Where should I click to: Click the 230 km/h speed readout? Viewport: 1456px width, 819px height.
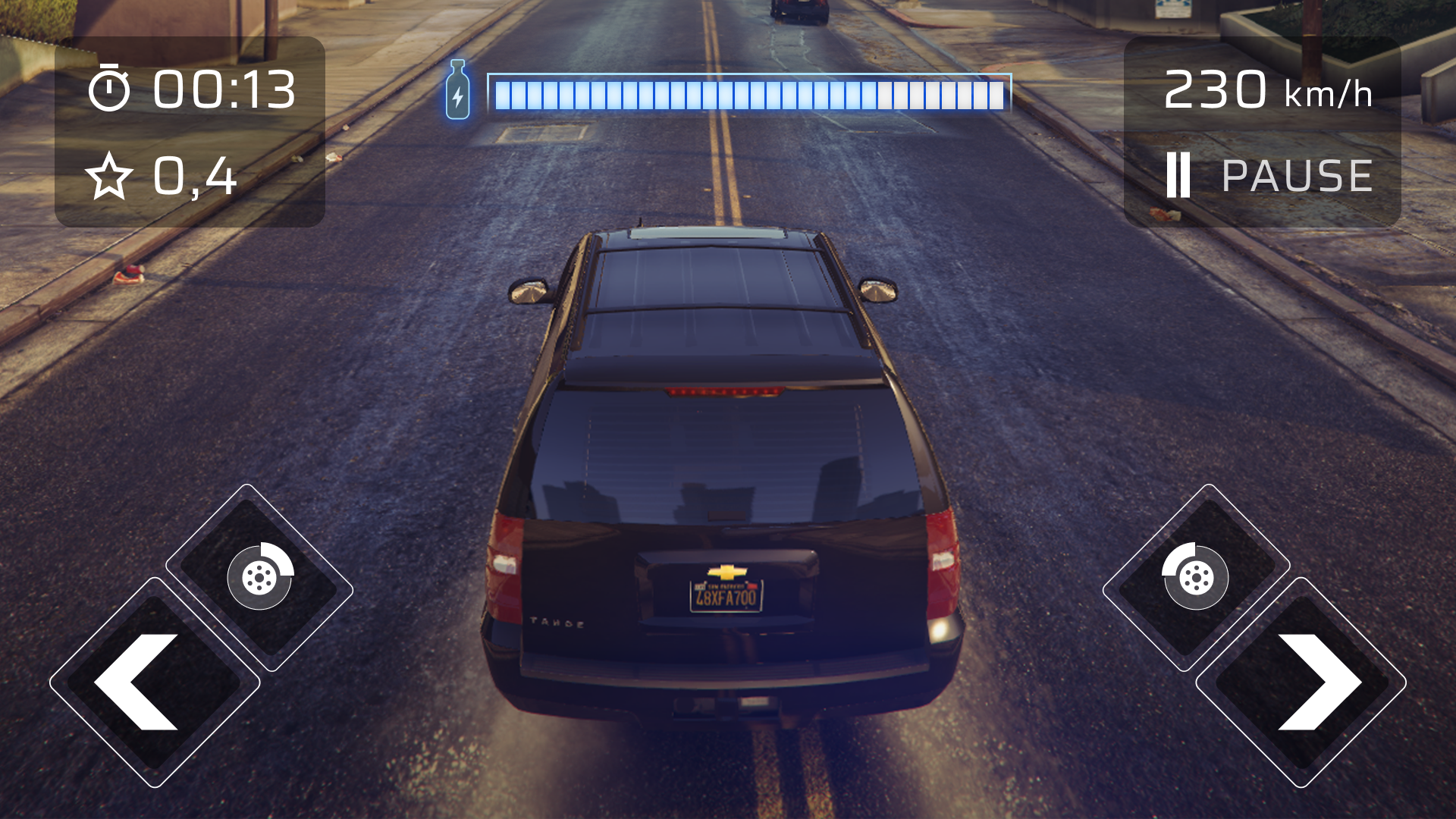click(x=1268, y=91)
